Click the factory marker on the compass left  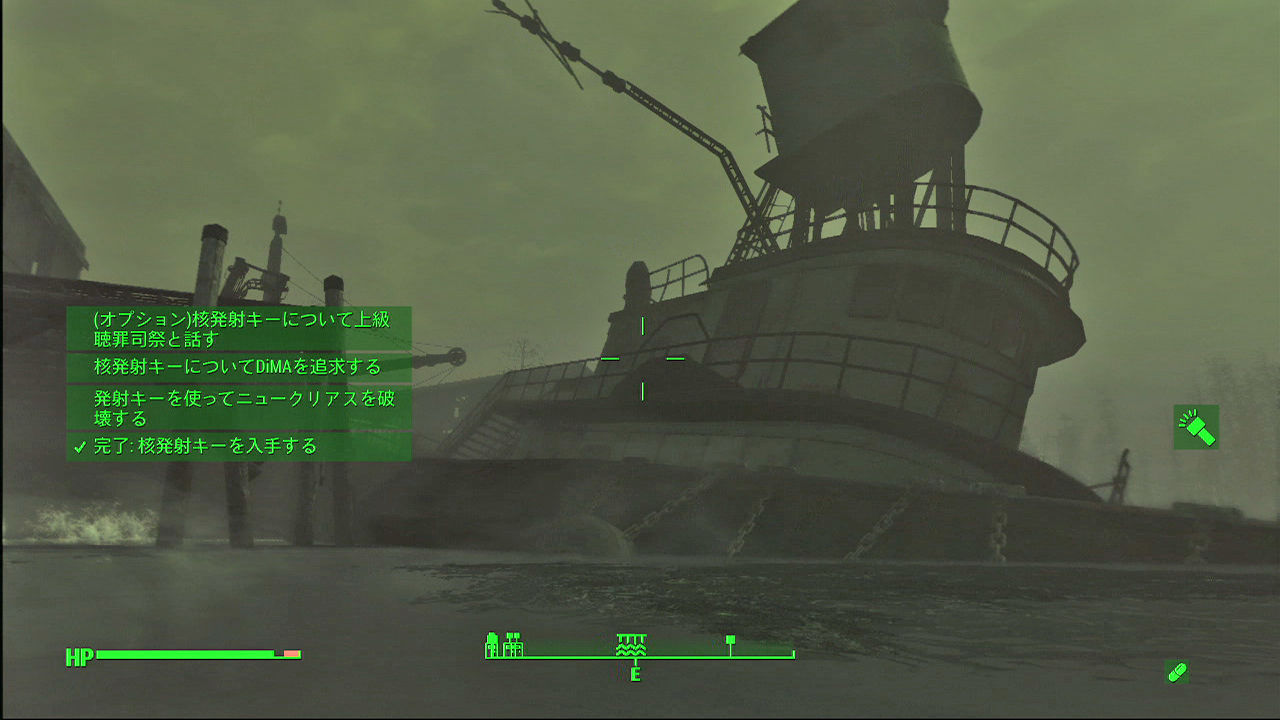514,646
